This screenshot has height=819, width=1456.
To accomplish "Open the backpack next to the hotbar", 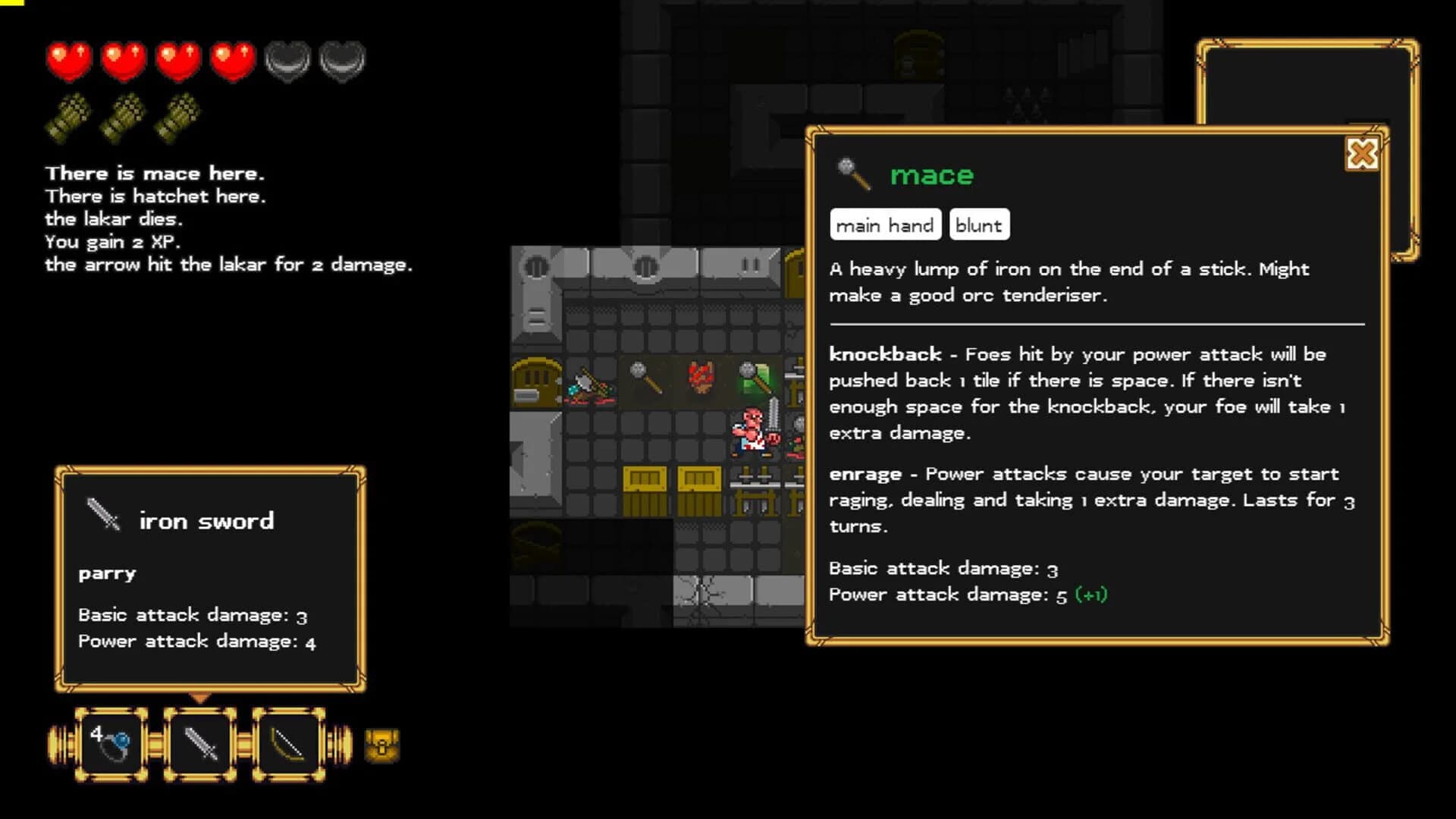I will (381, 745).
